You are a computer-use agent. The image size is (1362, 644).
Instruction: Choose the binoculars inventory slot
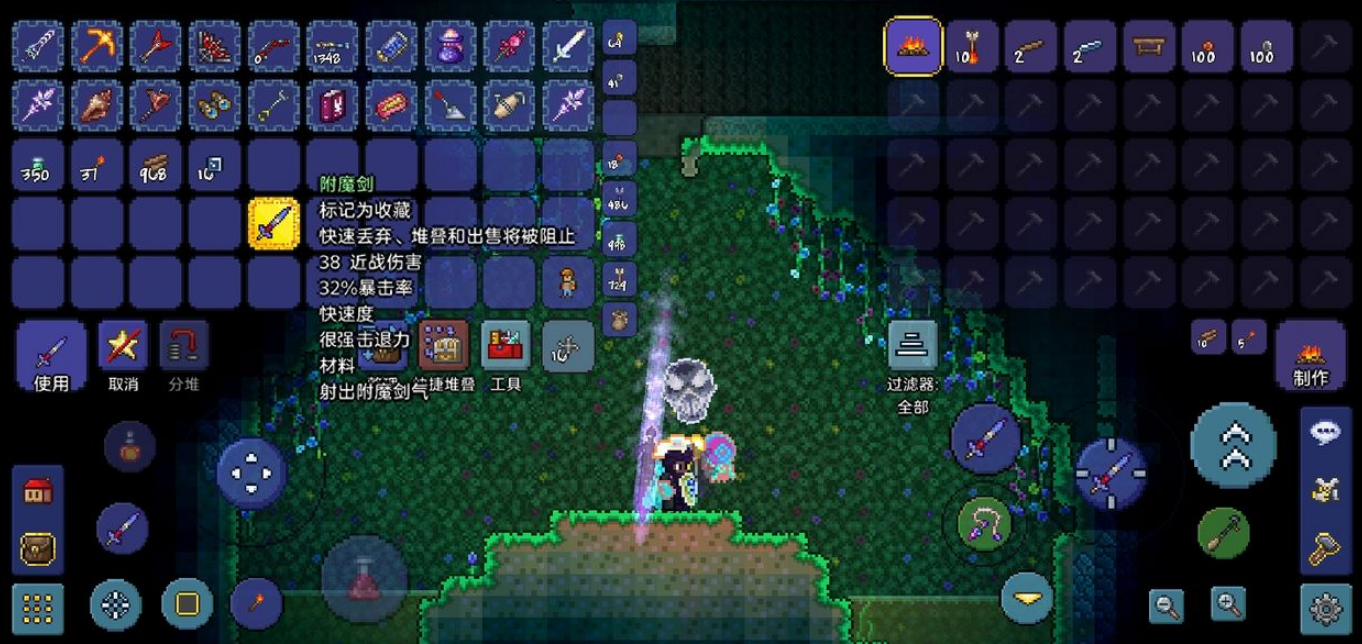click(215, 104)
